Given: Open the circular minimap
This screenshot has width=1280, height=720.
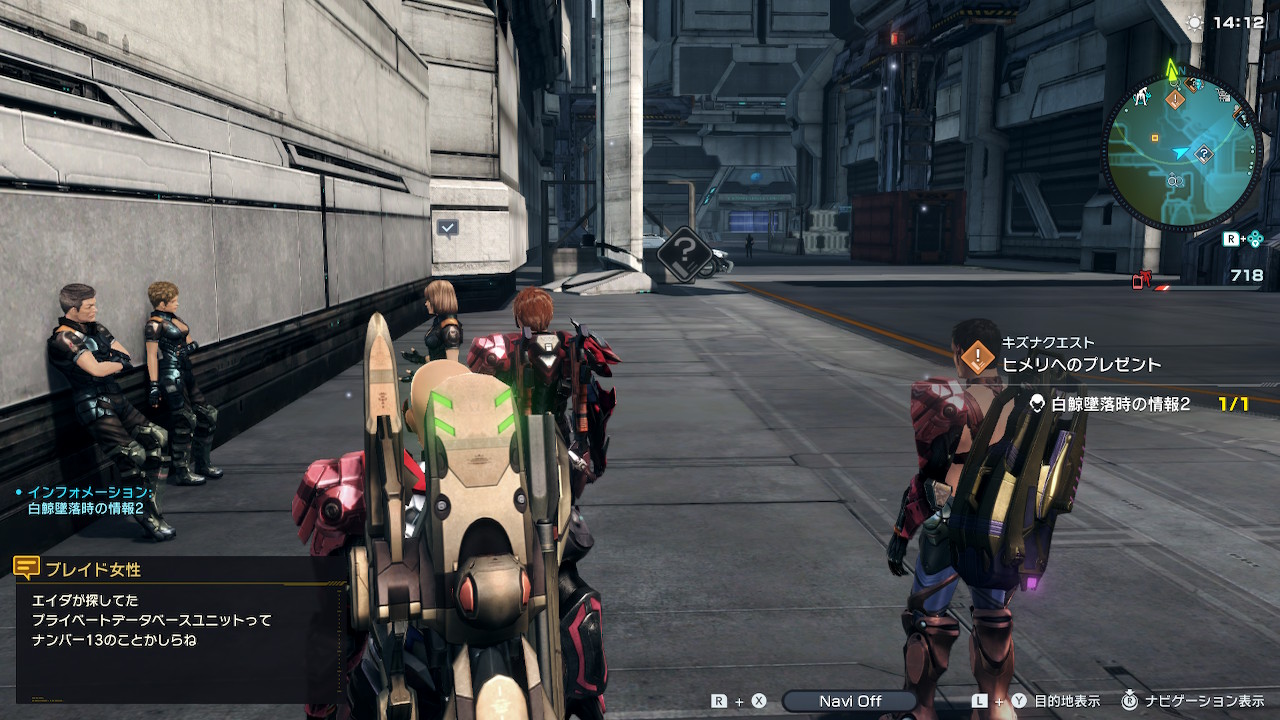Looking at the screenshot, I should click(x=1182, y=152).
